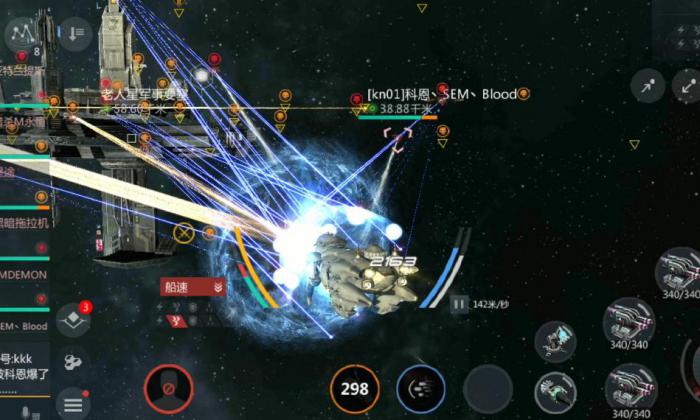700x420 pixels.
Task: Select the locked target 科恩、SEM、Blood label
Action: click(x=442, y=95)
